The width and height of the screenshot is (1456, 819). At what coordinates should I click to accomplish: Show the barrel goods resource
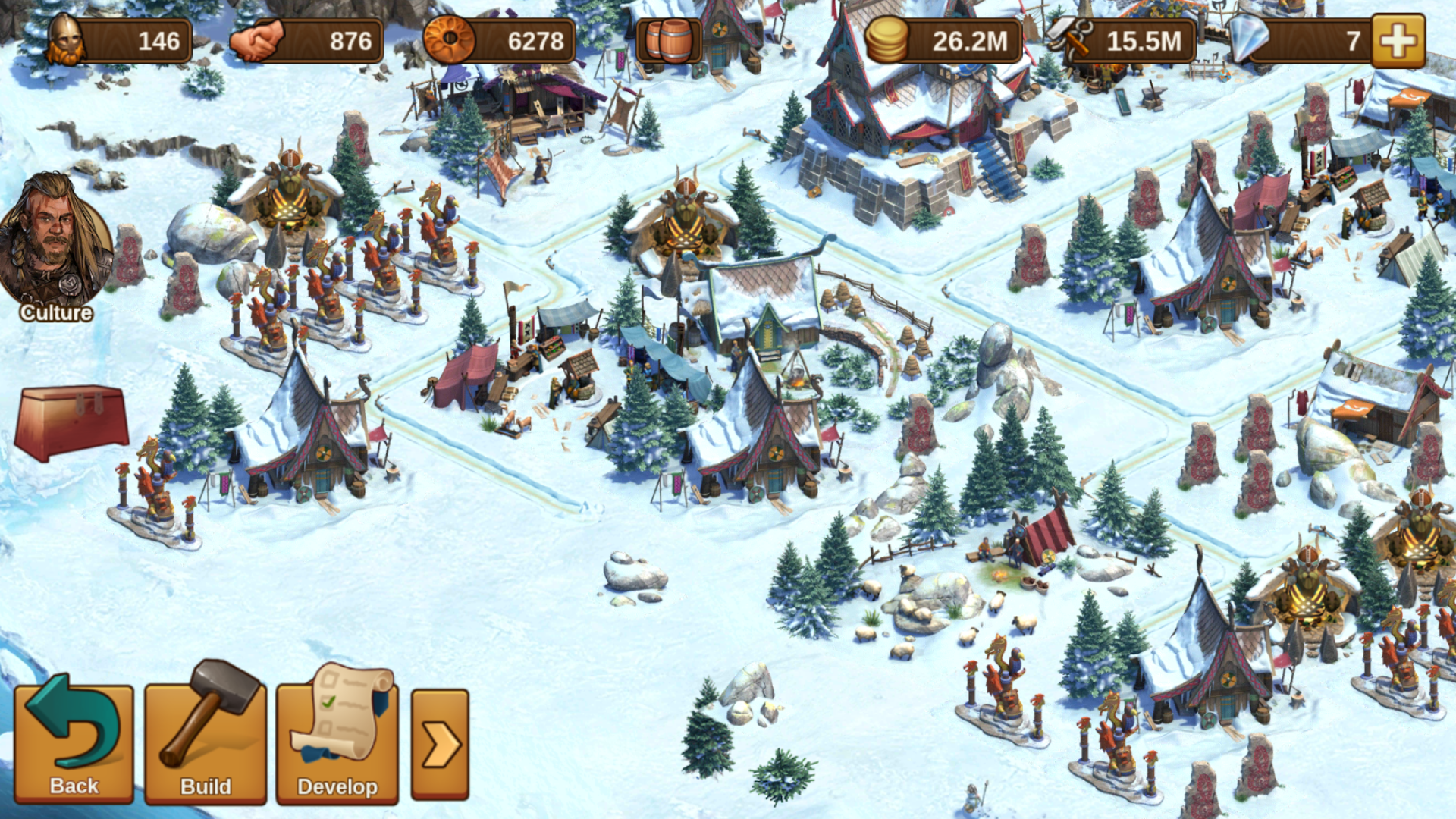coord(669,41)
